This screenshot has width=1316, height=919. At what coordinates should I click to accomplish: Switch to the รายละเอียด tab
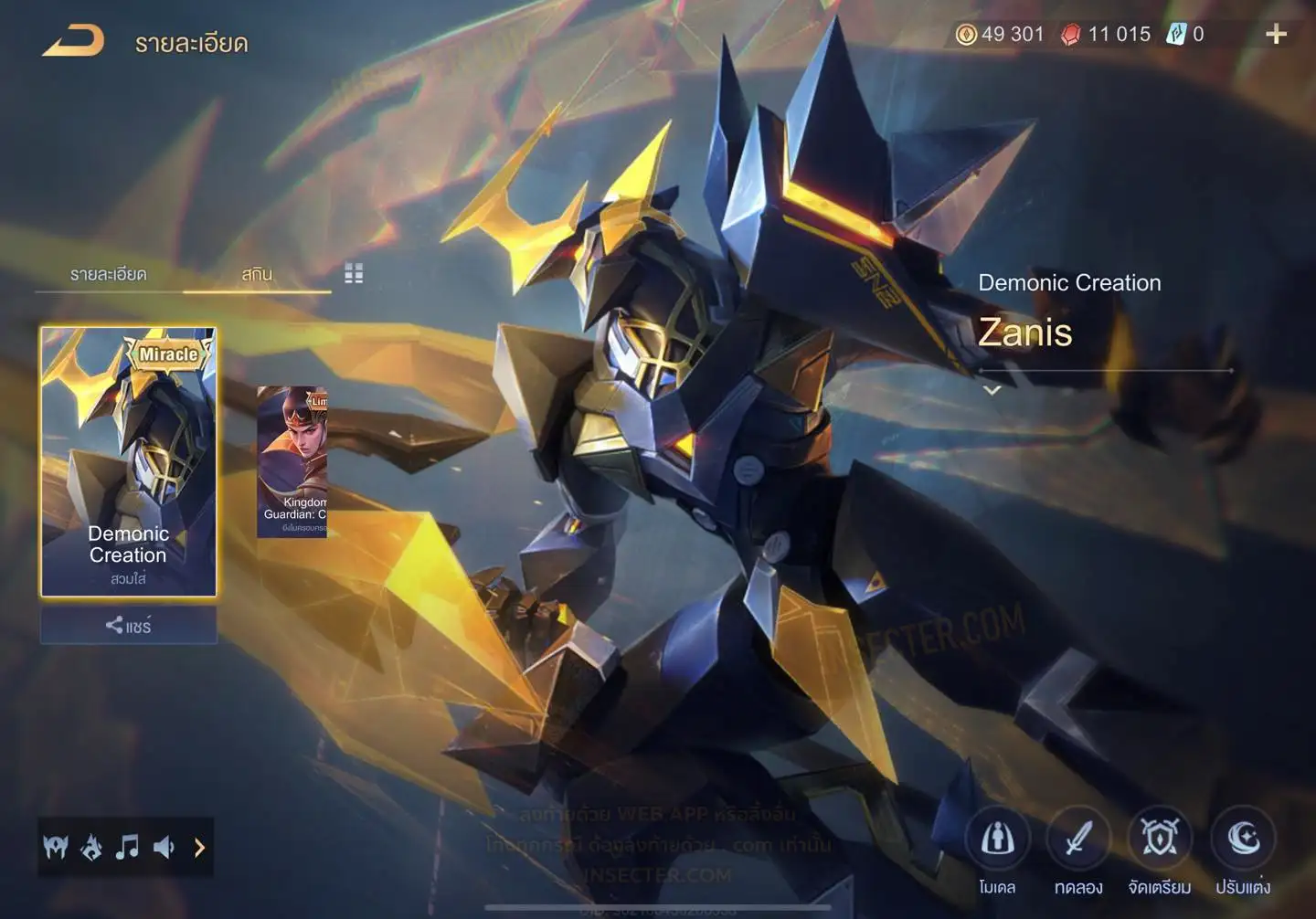click(108, 274)
